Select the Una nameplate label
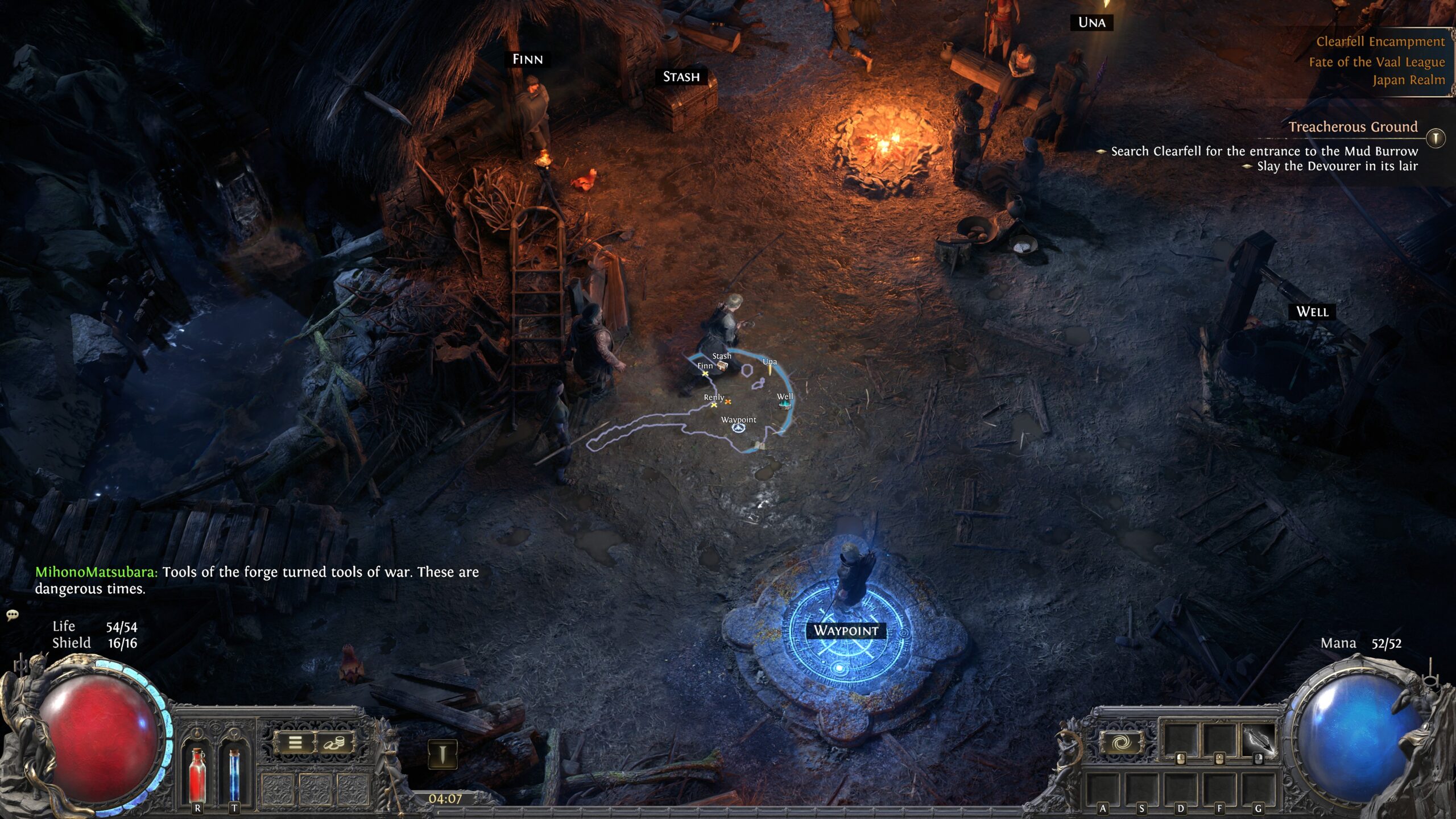This screenshot has width=1456, height=819. [1091, 23]
